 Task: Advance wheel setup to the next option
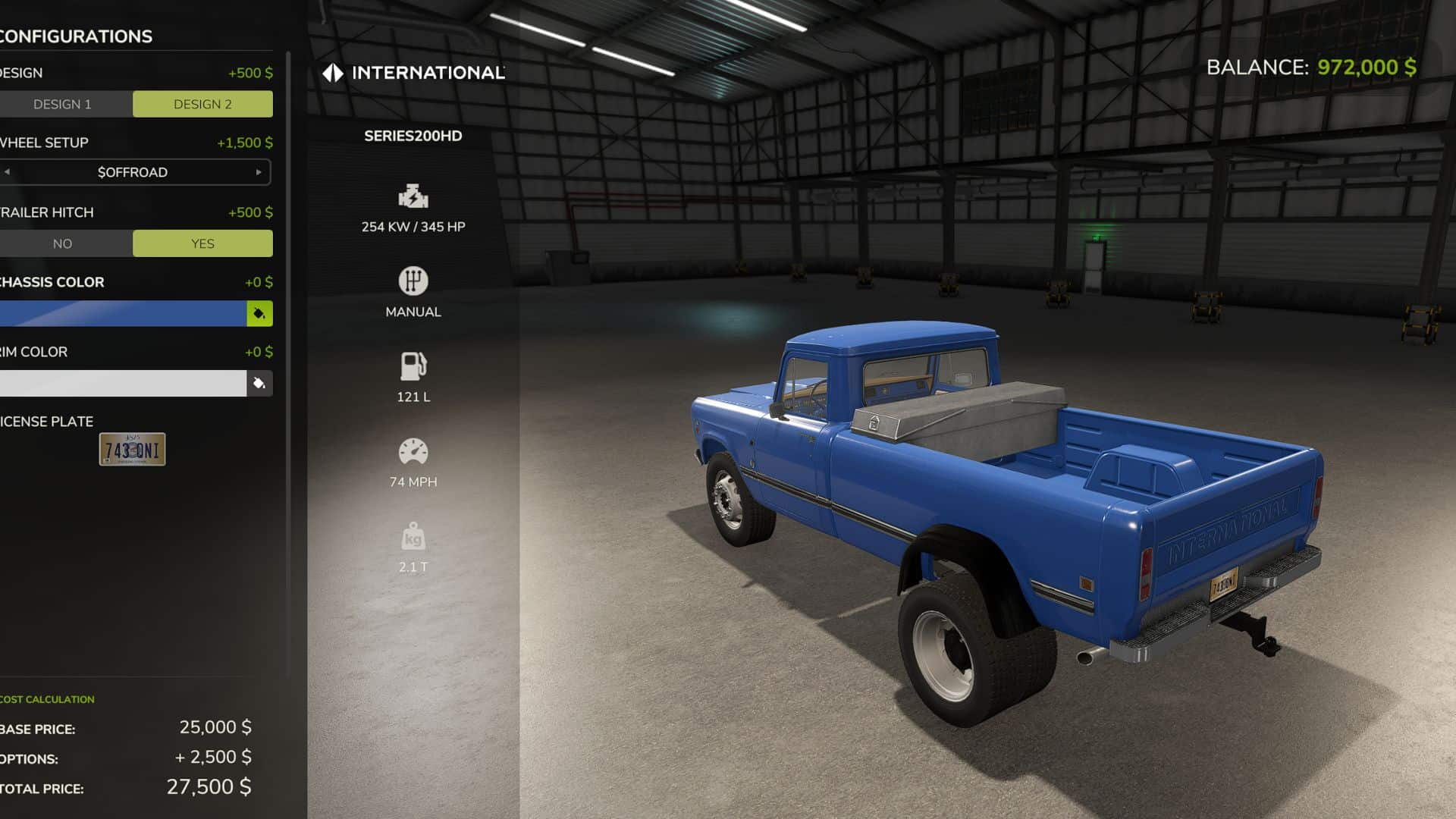pos(259,172)
